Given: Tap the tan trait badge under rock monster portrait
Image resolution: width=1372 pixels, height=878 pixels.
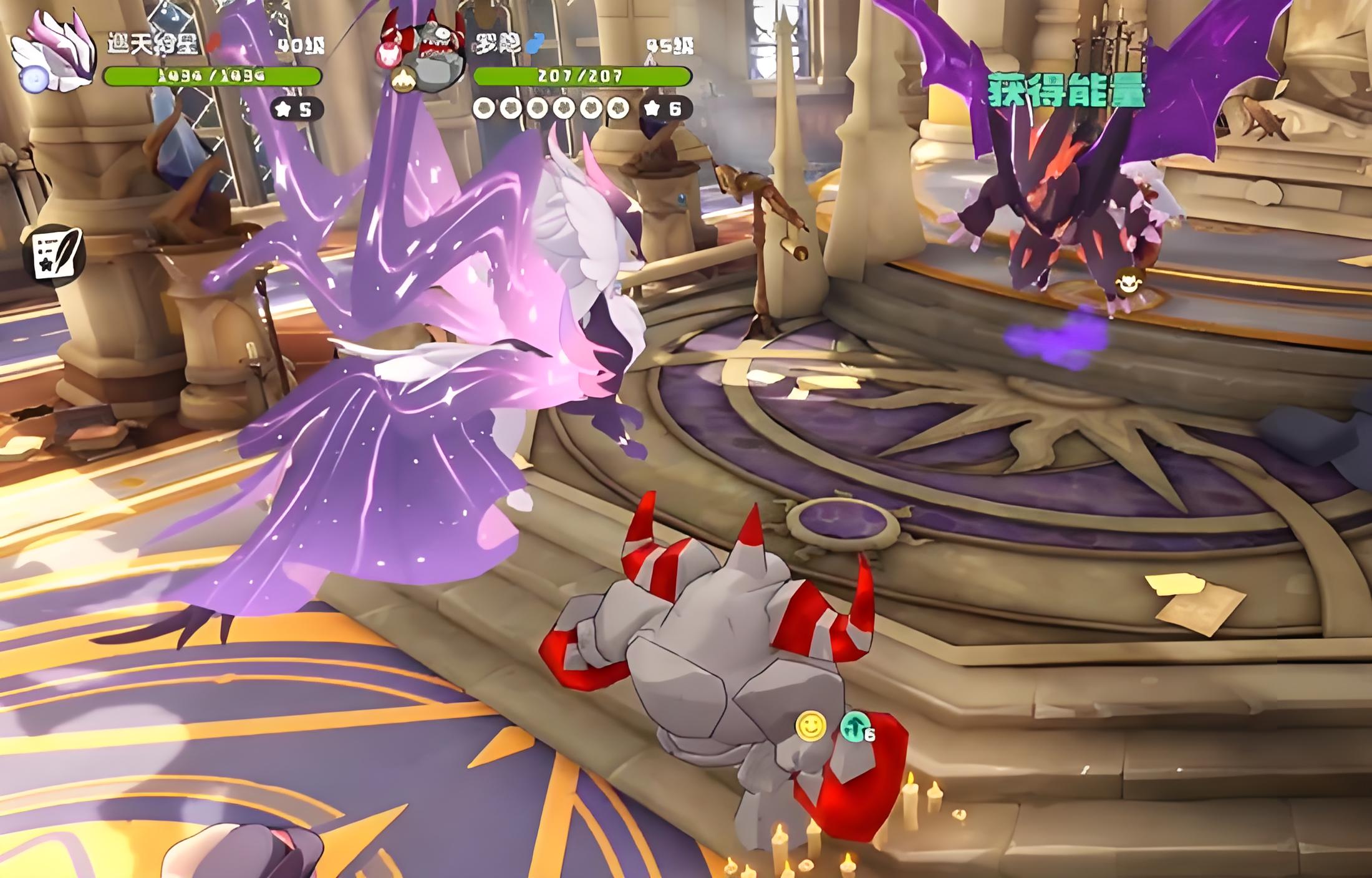Looking at the screenshot, I should 403,80.
